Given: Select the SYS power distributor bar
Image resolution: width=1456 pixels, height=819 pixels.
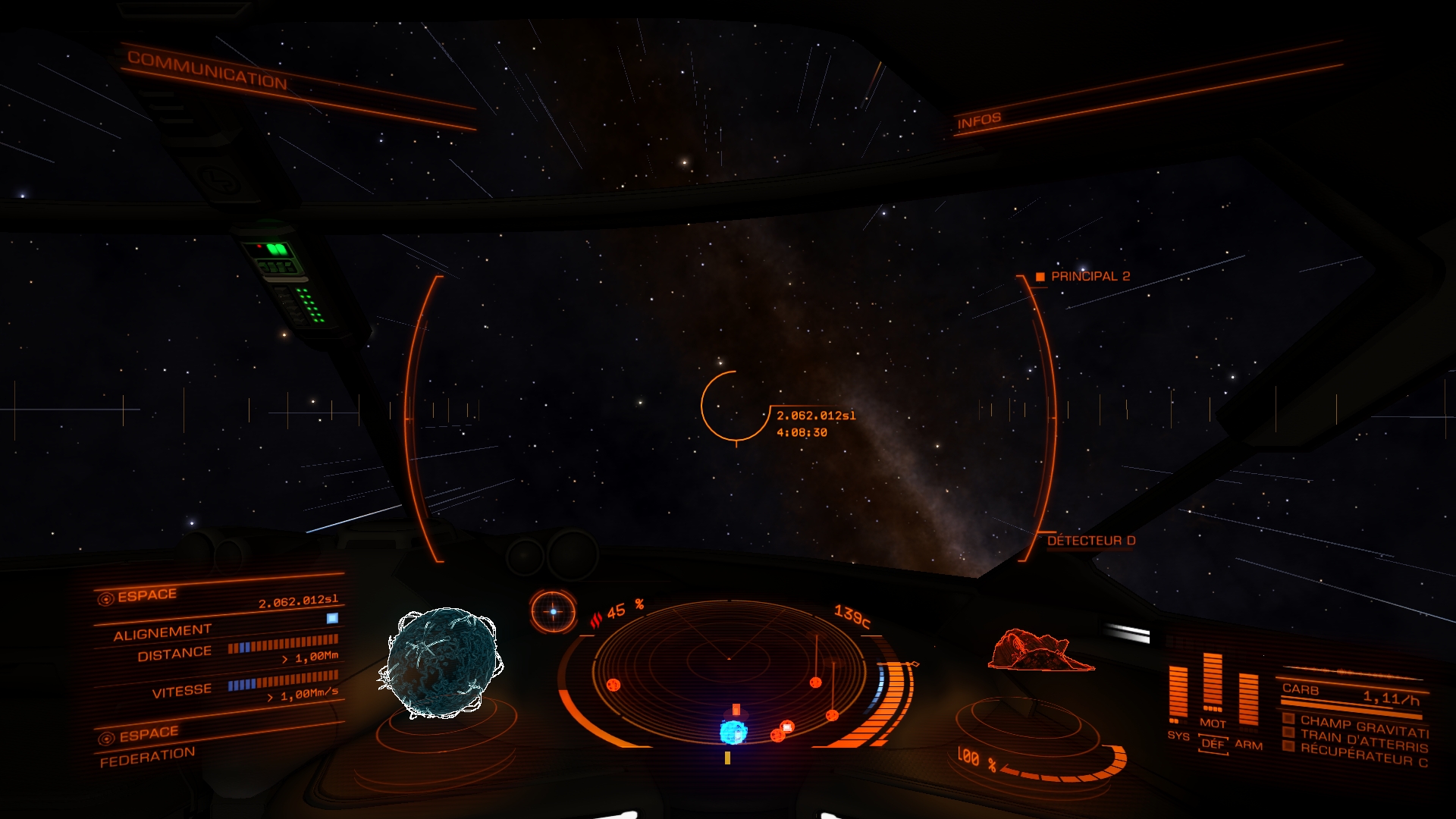Looking at the screenshot, I should (1178, 694).
